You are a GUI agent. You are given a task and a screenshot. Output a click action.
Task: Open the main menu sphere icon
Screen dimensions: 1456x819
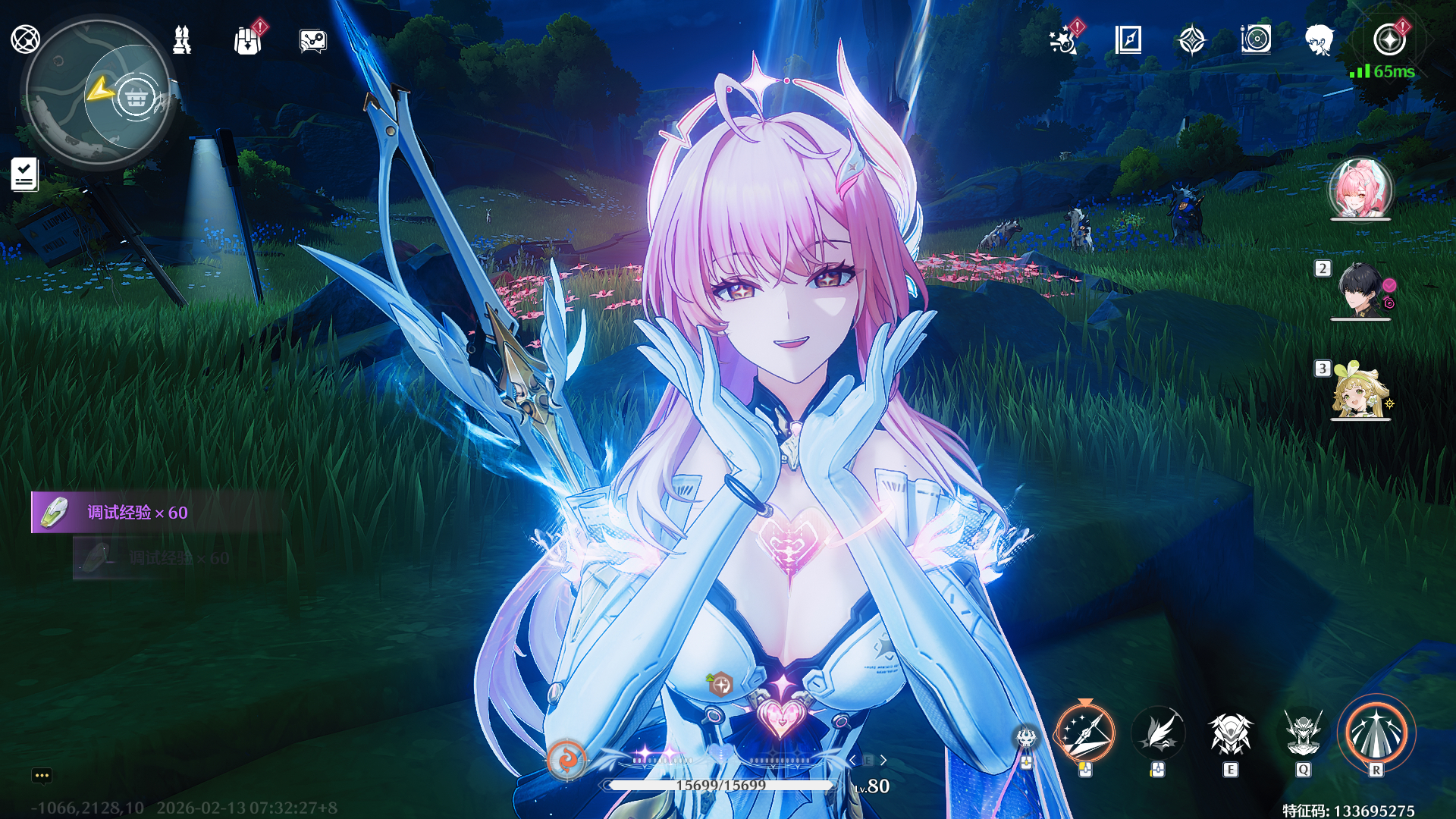tap(25, 39)
